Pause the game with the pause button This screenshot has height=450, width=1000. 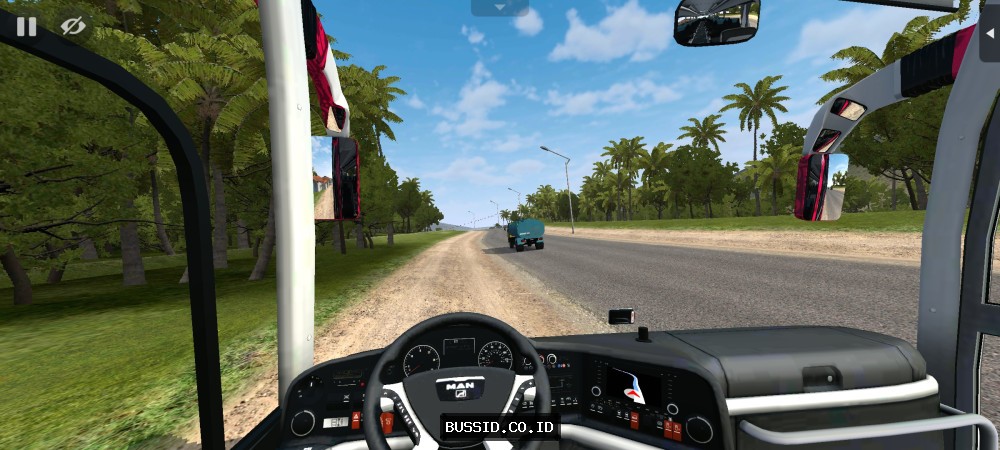point(26,26)
